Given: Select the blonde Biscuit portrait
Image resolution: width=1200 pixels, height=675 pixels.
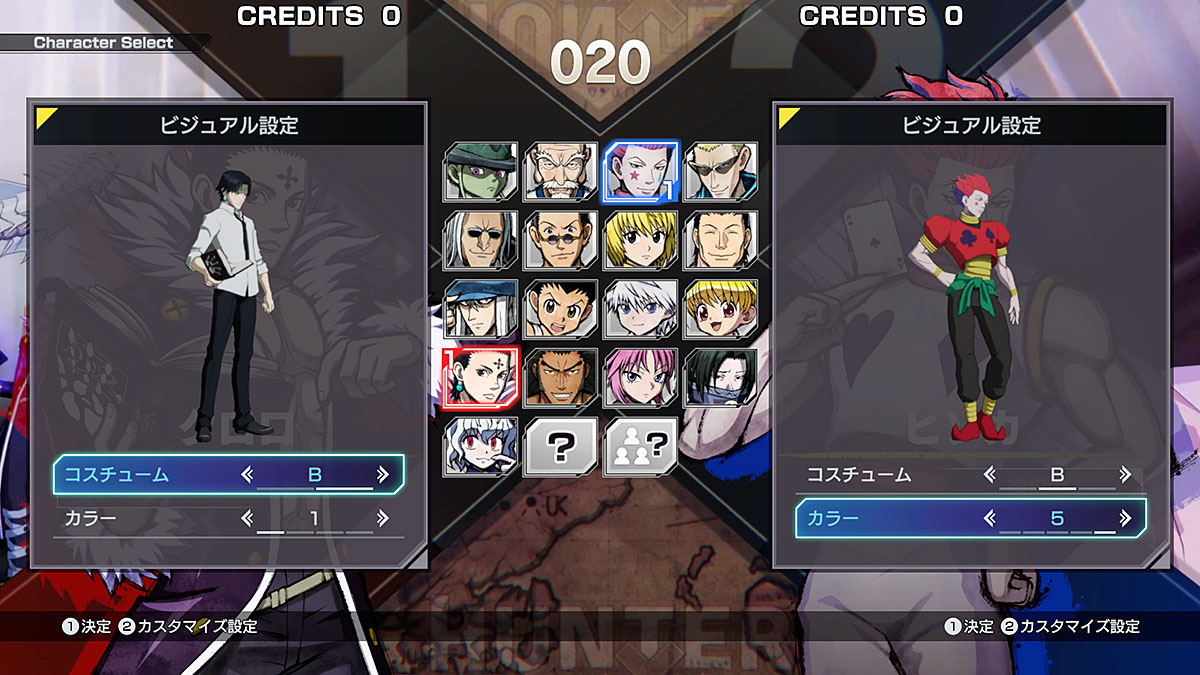Looking at the screenshot, I should point(720,308).
